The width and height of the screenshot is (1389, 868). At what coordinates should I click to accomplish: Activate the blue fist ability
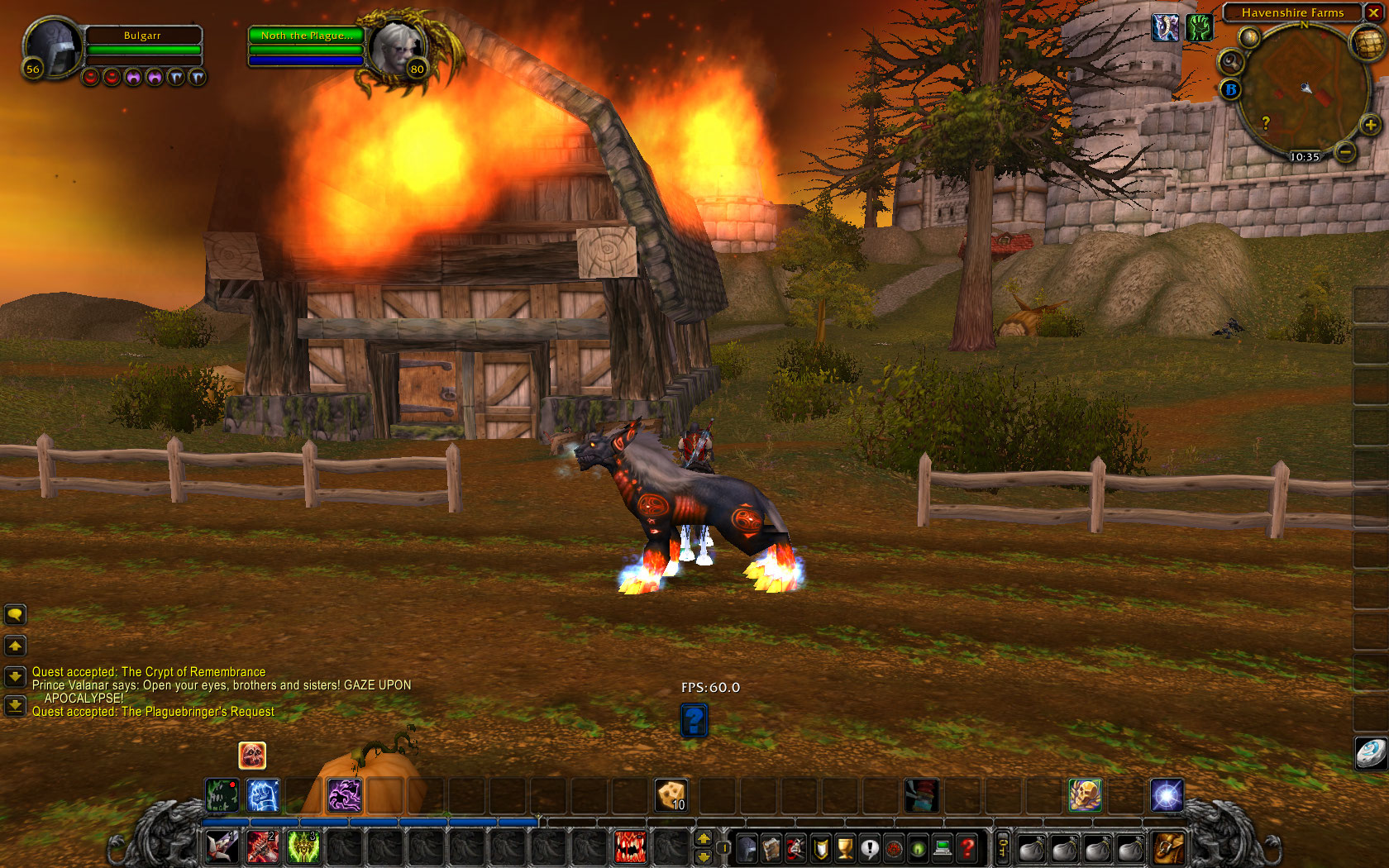[263, 795]
